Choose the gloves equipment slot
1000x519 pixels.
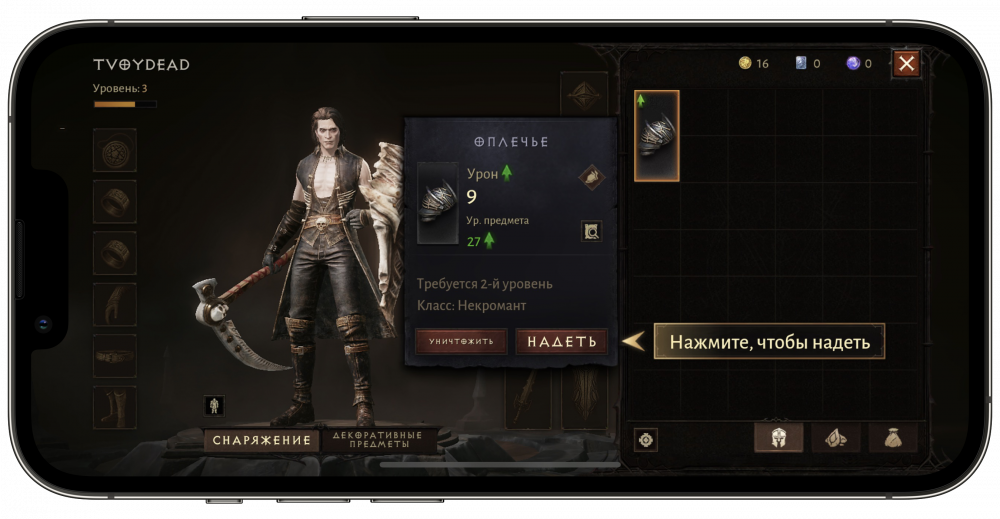pyautogui.click(x=115, y=304)
